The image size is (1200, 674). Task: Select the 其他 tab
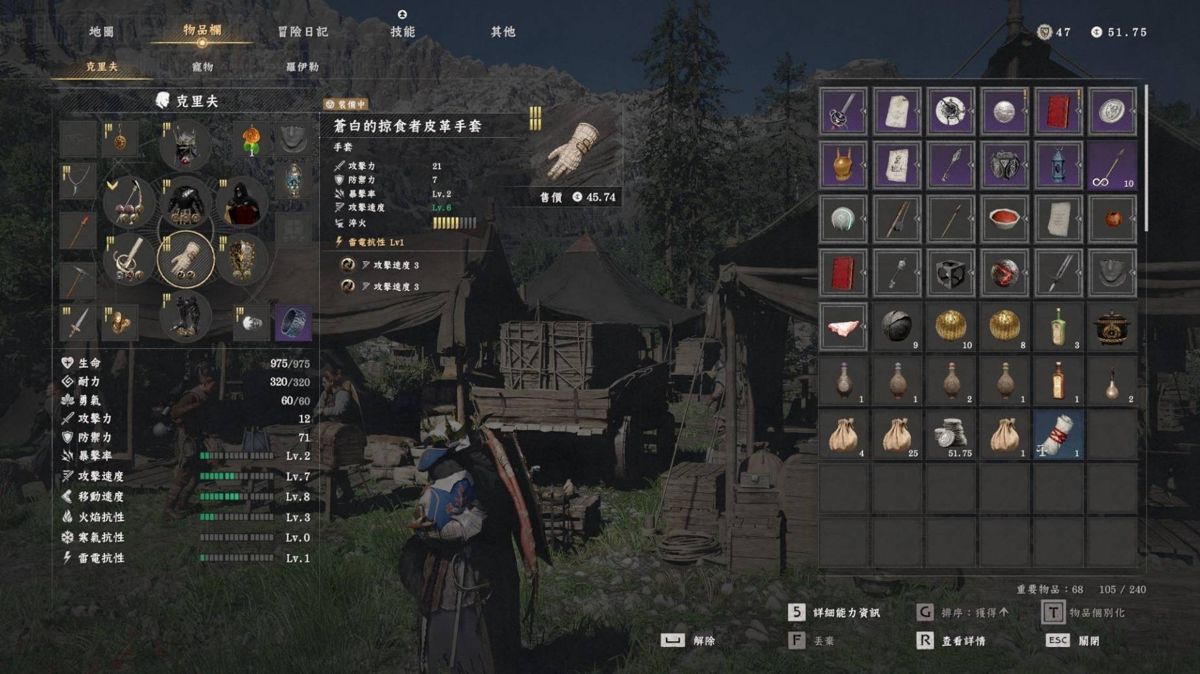(x=503, y=32)
